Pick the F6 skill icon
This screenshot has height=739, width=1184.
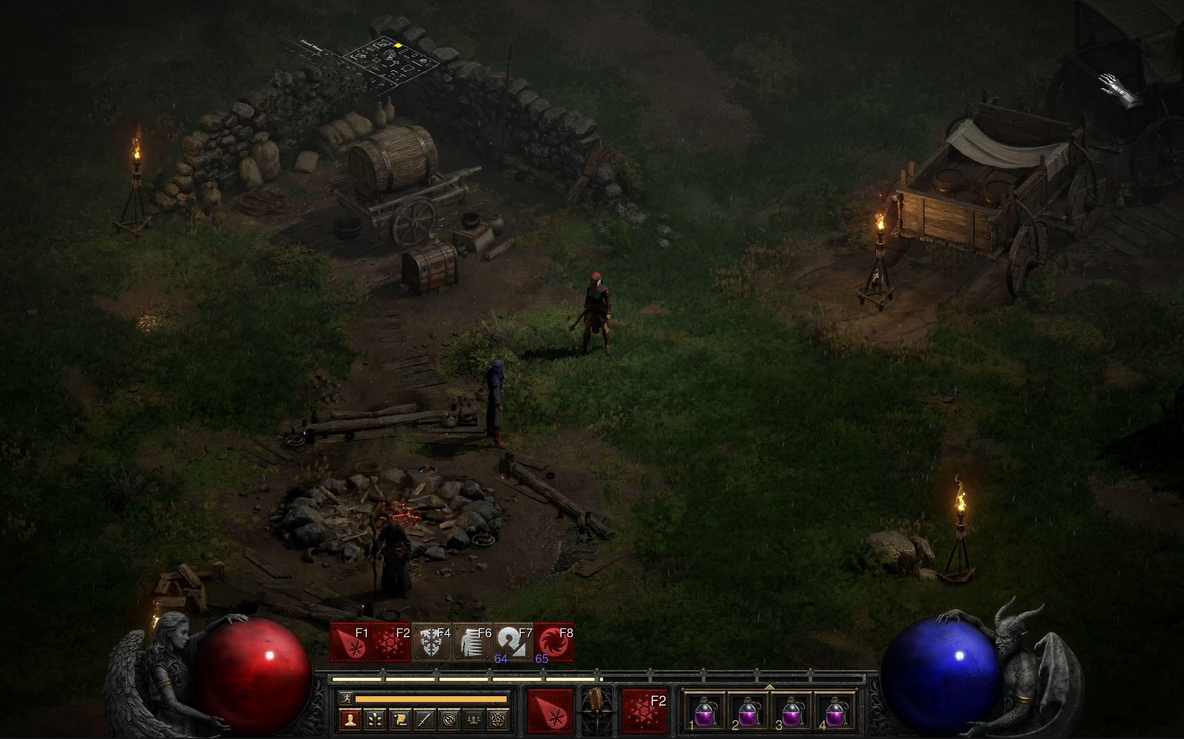click(473, 643)
